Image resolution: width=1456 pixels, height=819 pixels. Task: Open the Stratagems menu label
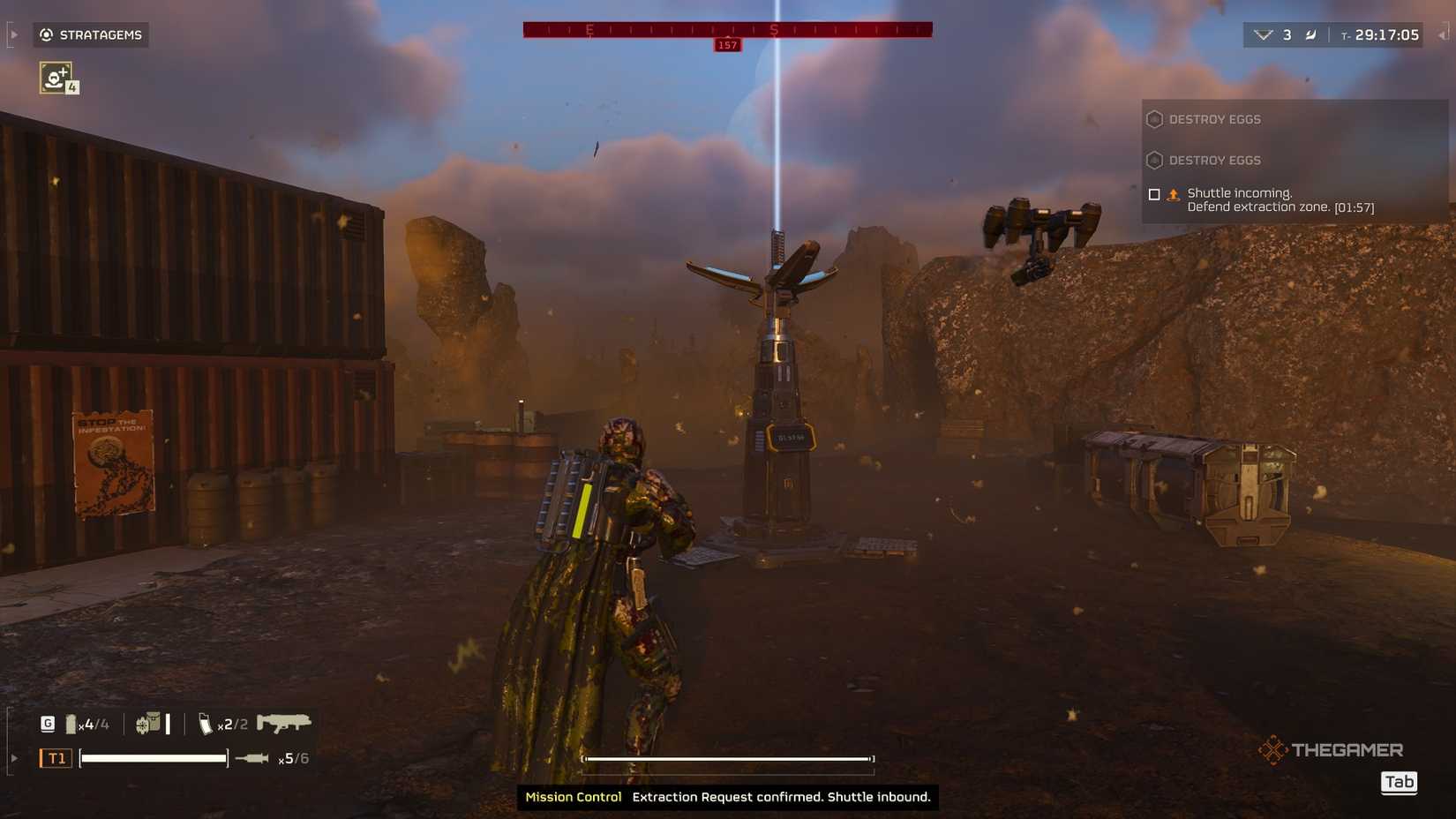(100, 34)
